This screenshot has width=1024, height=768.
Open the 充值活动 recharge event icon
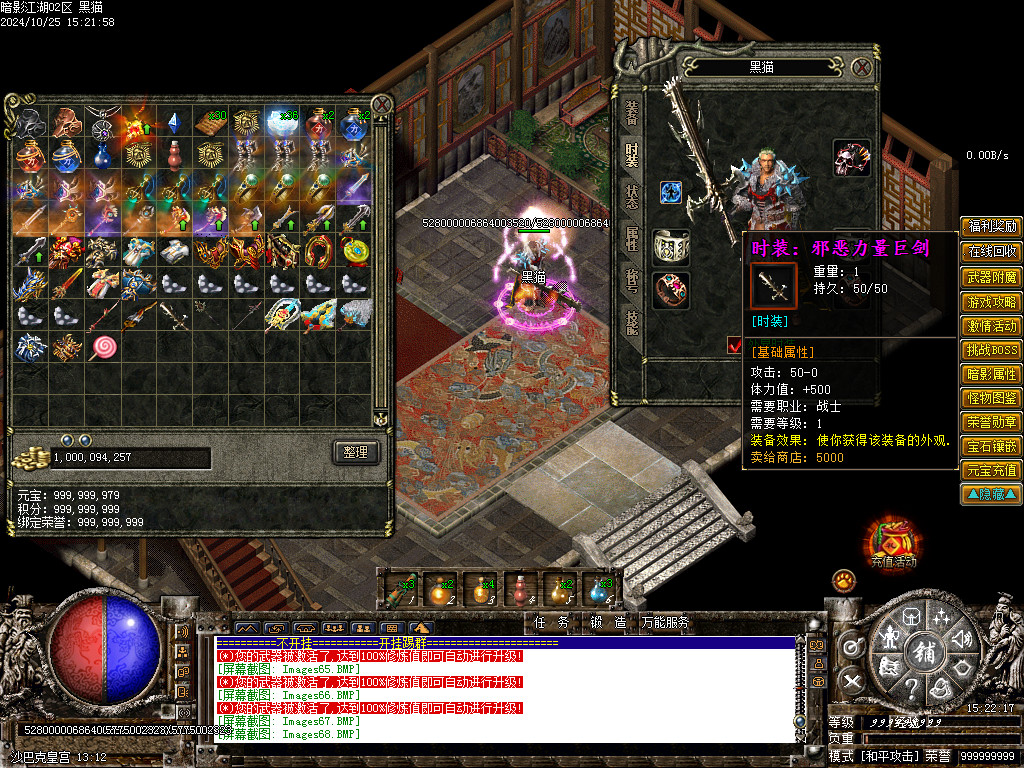(x=891, y=541)
